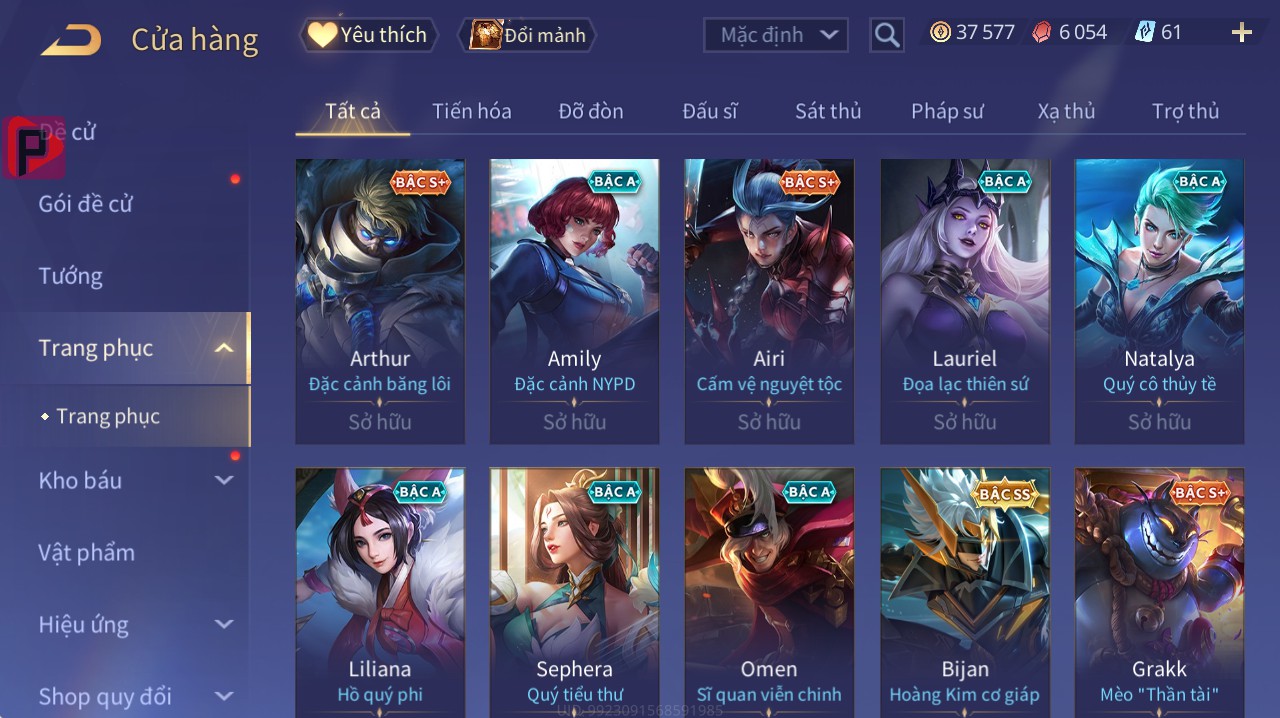Show the Đấu sĩ category
The image size is (1280, 718).
point(710,111)
